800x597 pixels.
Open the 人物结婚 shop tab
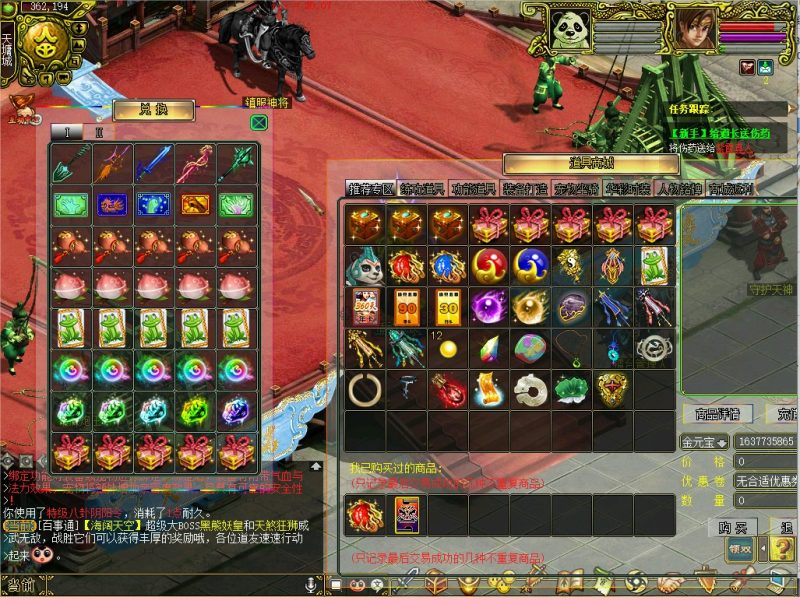pos(681,188)
